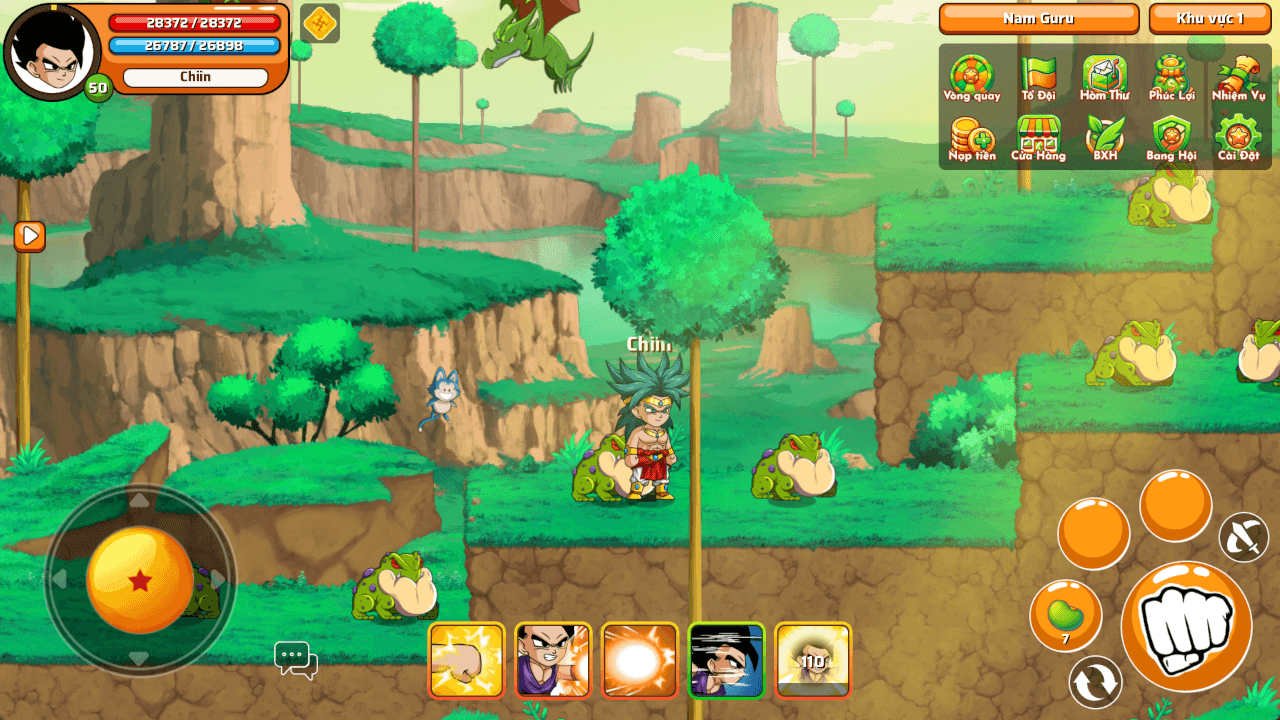
Task: View the Nhiệm Vụ quest scroll
Action: (1238, 78)
